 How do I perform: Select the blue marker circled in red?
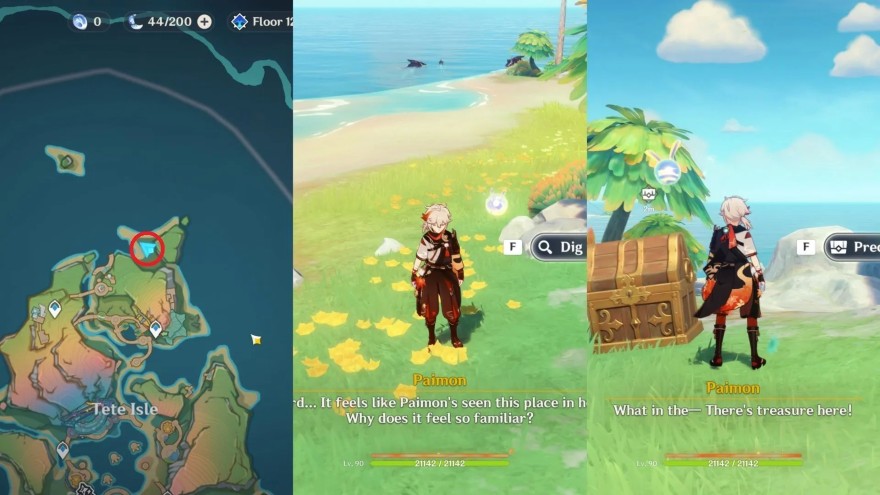[x=149, y=248]
